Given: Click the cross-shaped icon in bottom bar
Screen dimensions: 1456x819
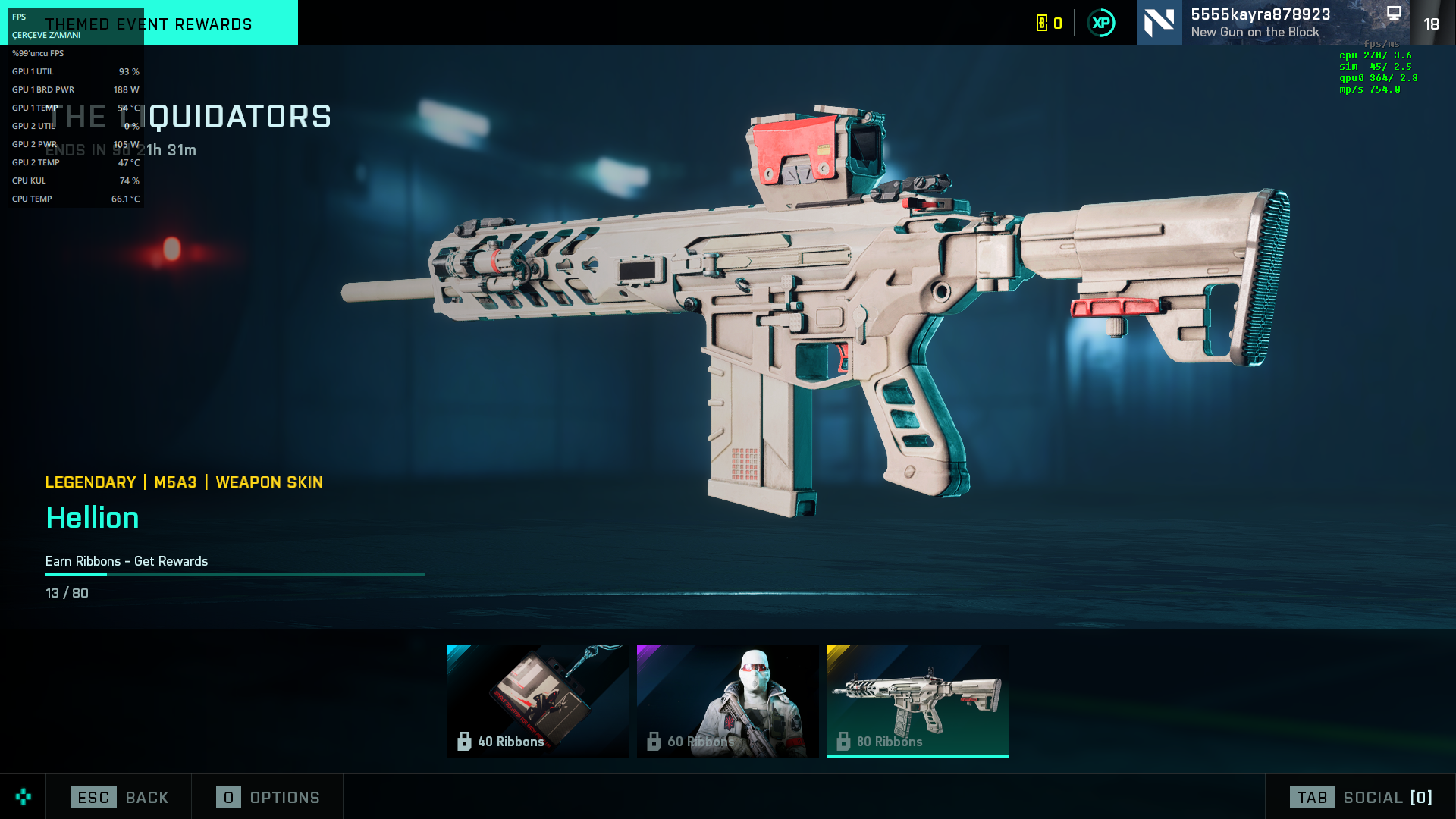Looking at the screenshot, I should tap(24, 796).
